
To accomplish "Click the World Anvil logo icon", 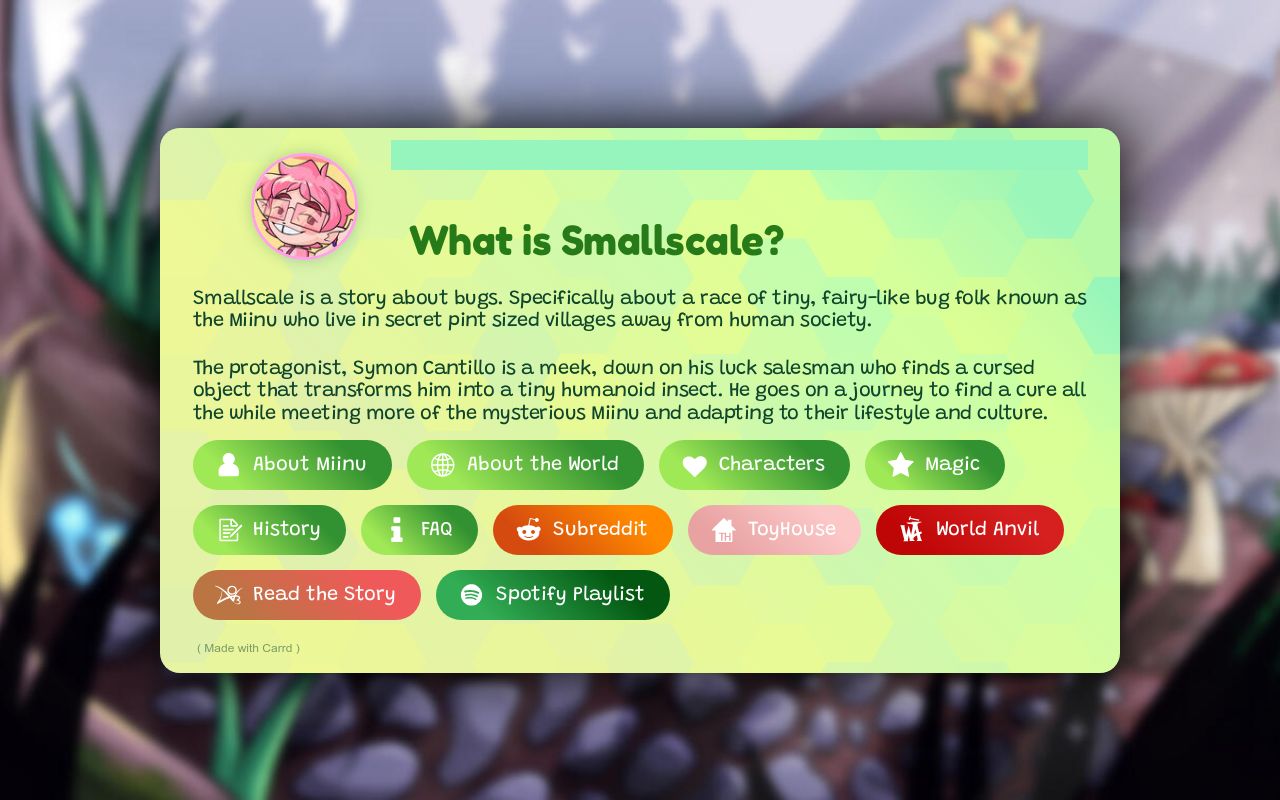I will pos(912,530).
